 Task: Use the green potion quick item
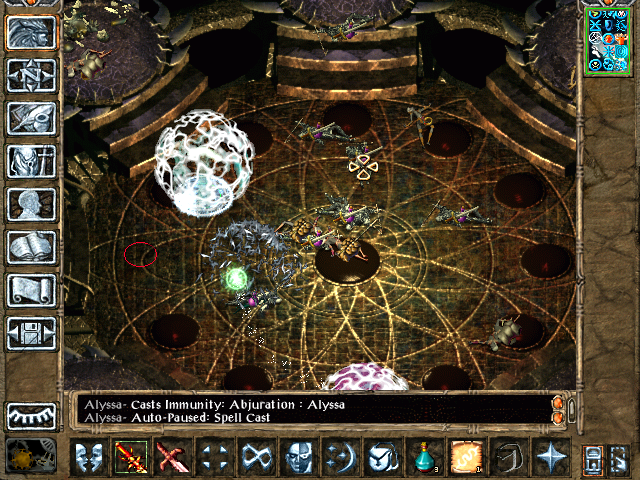click(424, 458)
